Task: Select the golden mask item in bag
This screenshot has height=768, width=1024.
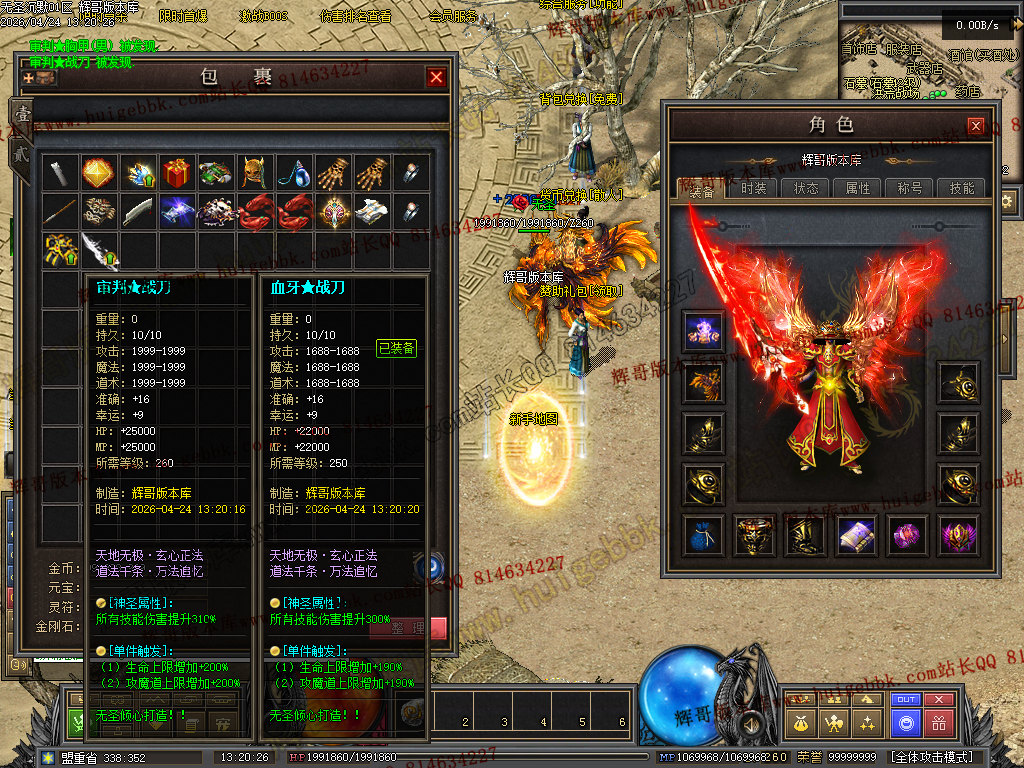Action: click(x=255, y=173)
